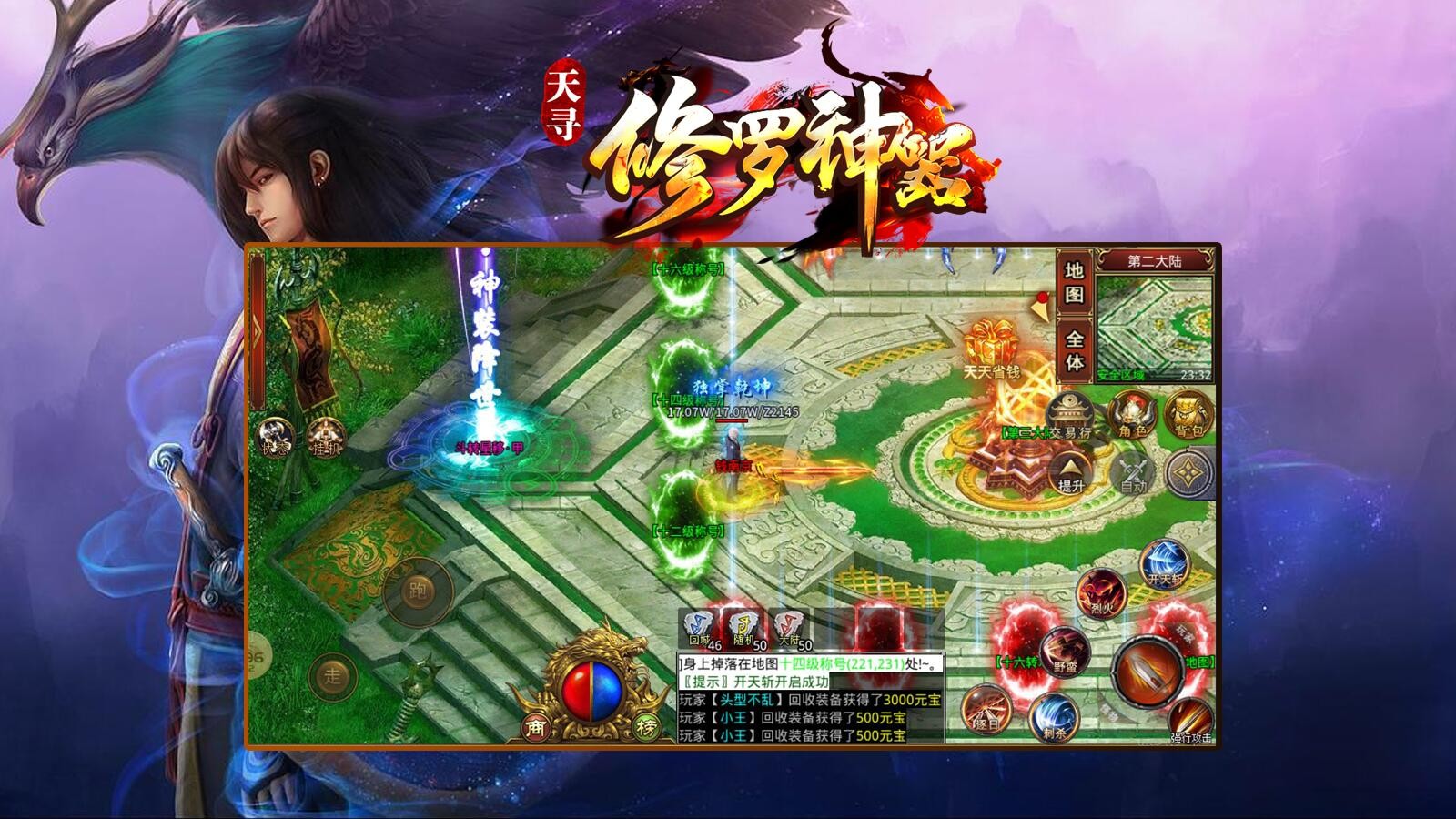Open the 角色 (character) panel
This screenshot has width=1456, height=819.
pos(1131,416)
